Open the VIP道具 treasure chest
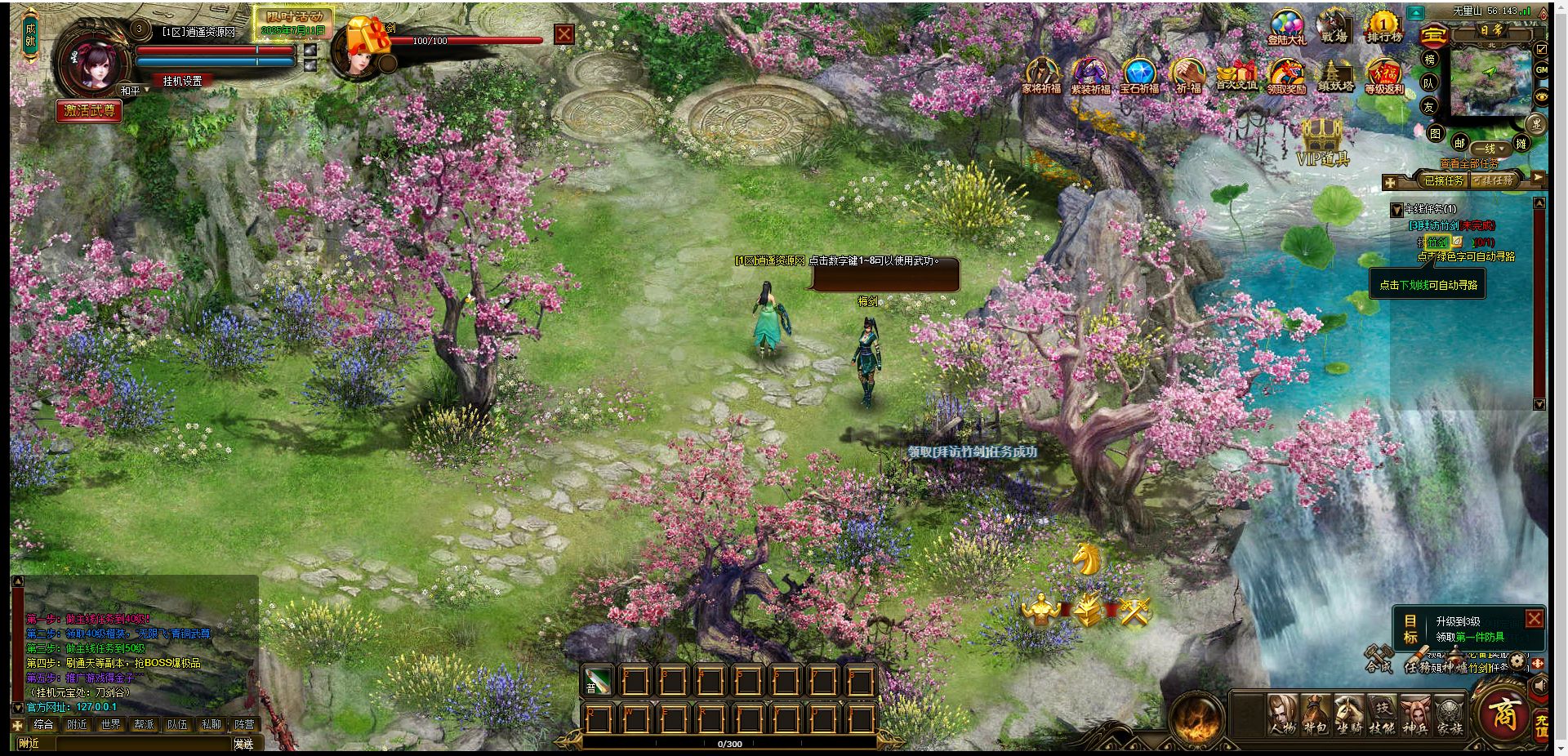The height and width of the screenshot is (756, 1568). coord(1322,141)
